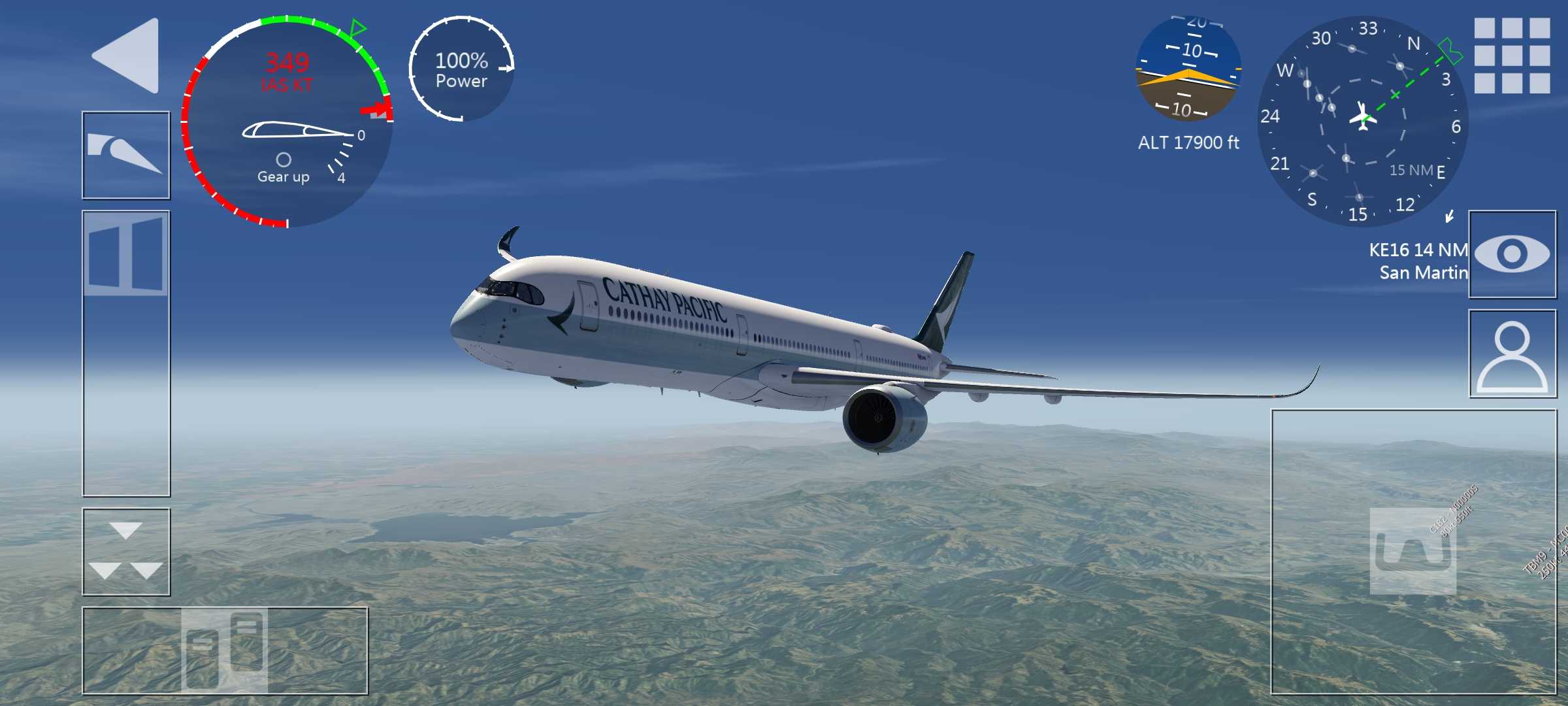Tap the rudder slider handle
This screenshot has height=706, width=1568.
point(224,650)
